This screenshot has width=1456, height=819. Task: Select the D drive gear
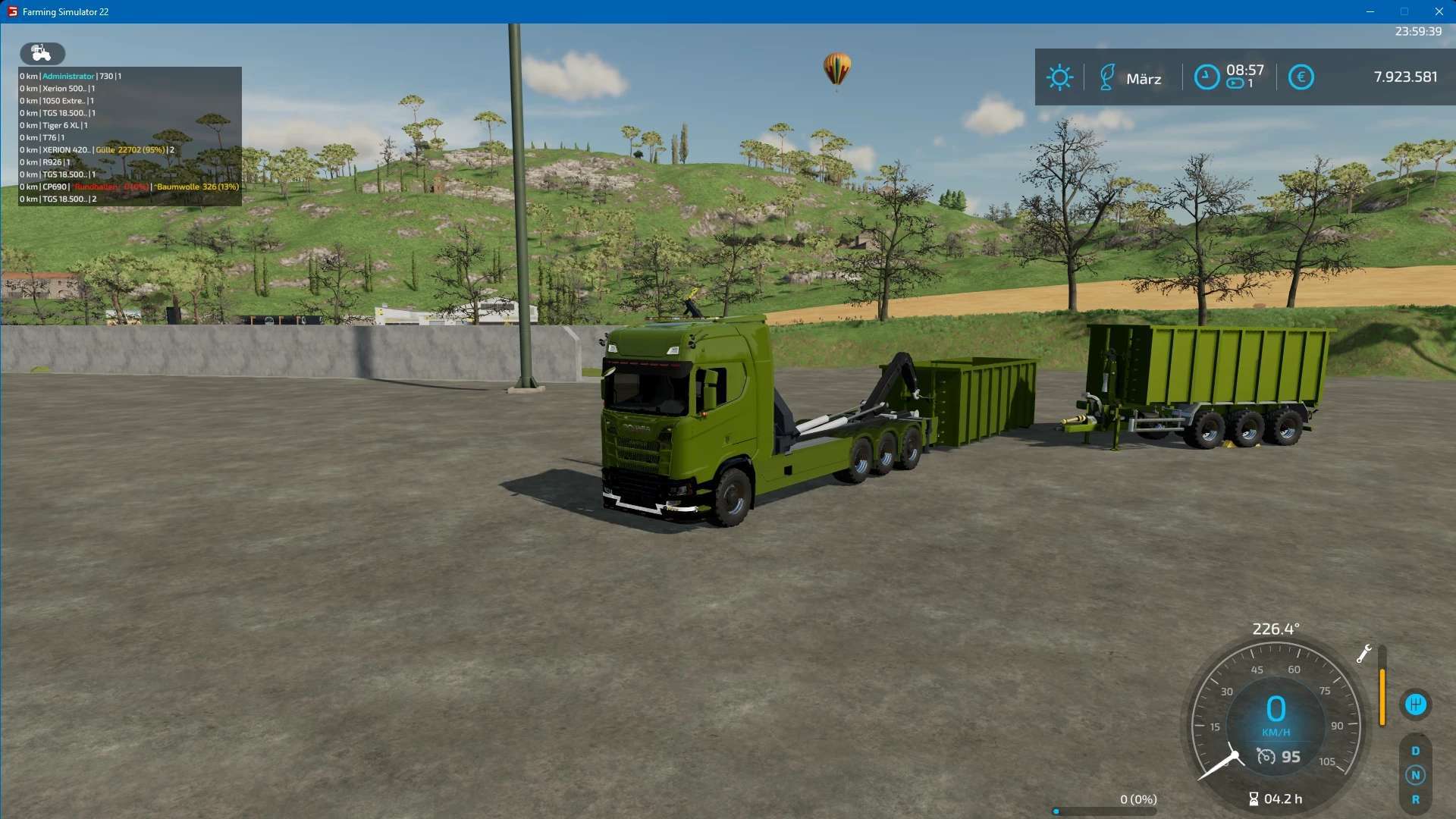(1415, 751)
